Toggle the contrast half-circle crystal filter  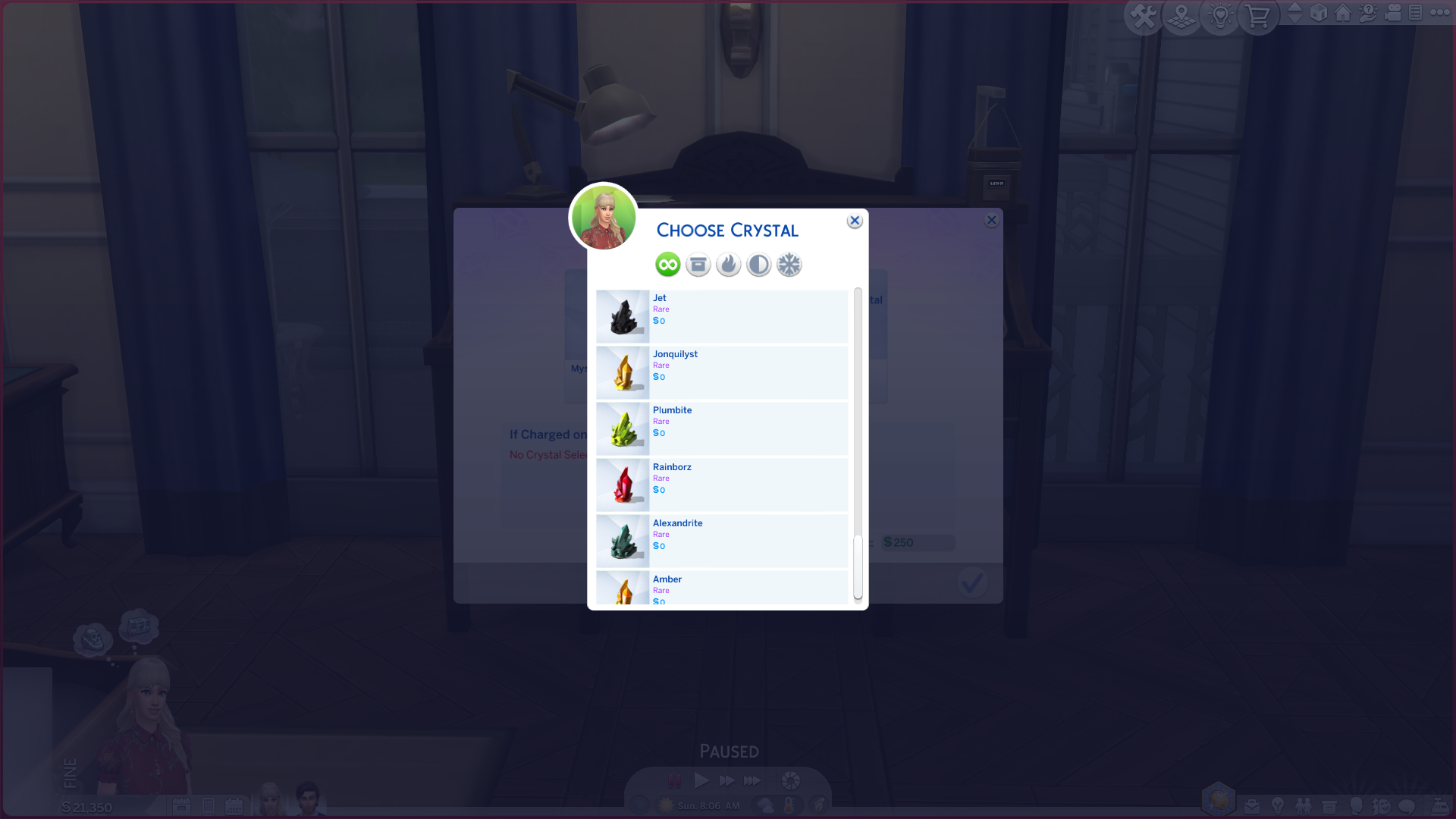coord(758,264)
